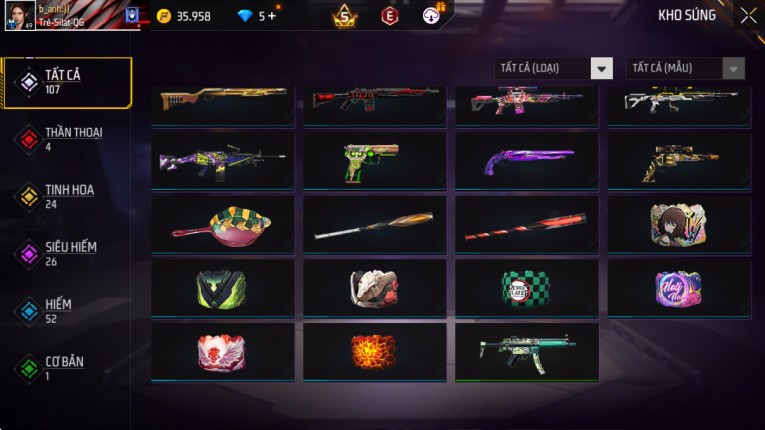Select the green MP5 submachine gun skin
Viewport: 765px width, 430px height.
point(527,351)
